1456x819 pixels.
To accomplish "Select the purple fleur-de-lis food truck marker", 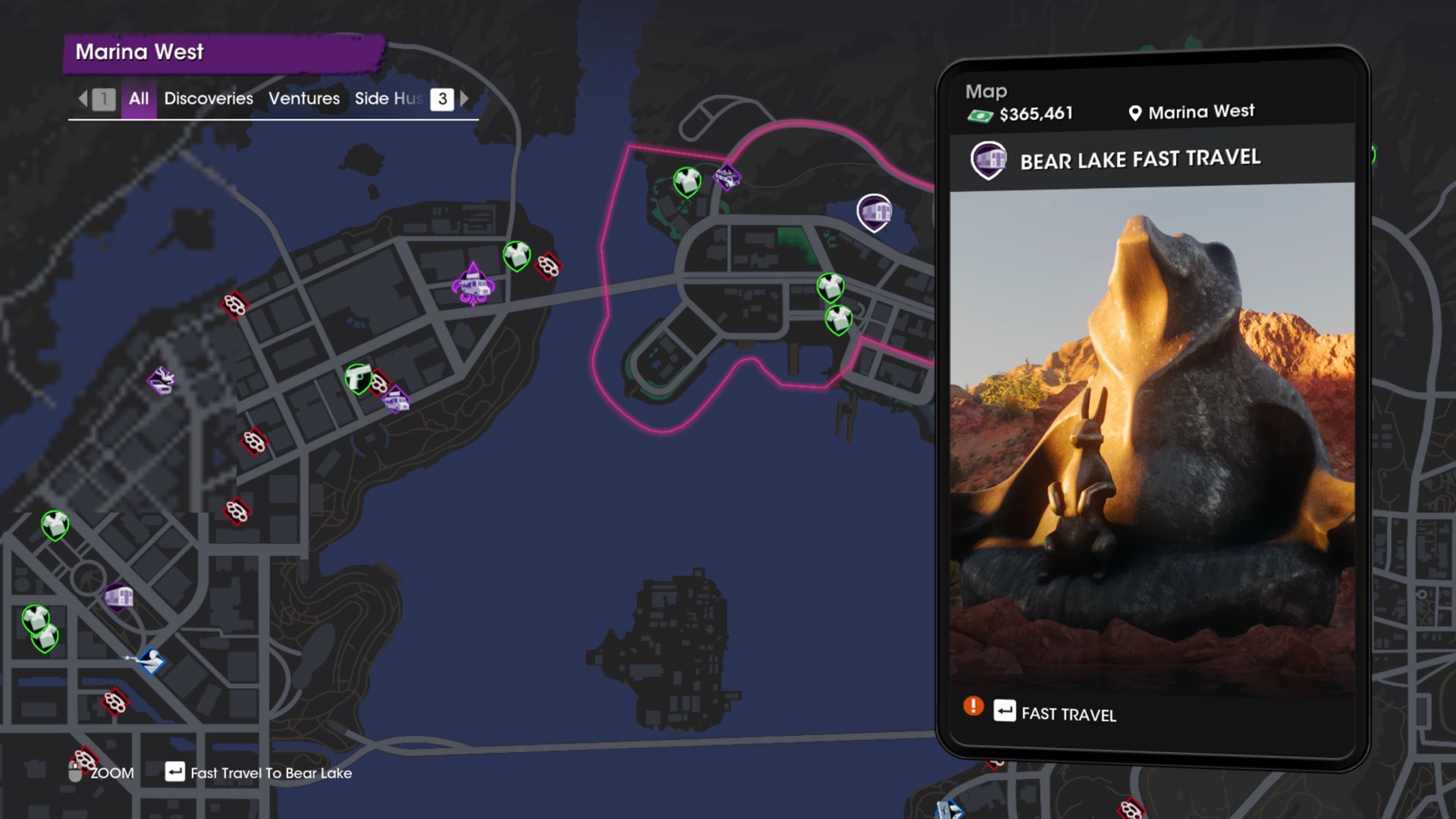I will pyautogui.click(x=473, y=285).
